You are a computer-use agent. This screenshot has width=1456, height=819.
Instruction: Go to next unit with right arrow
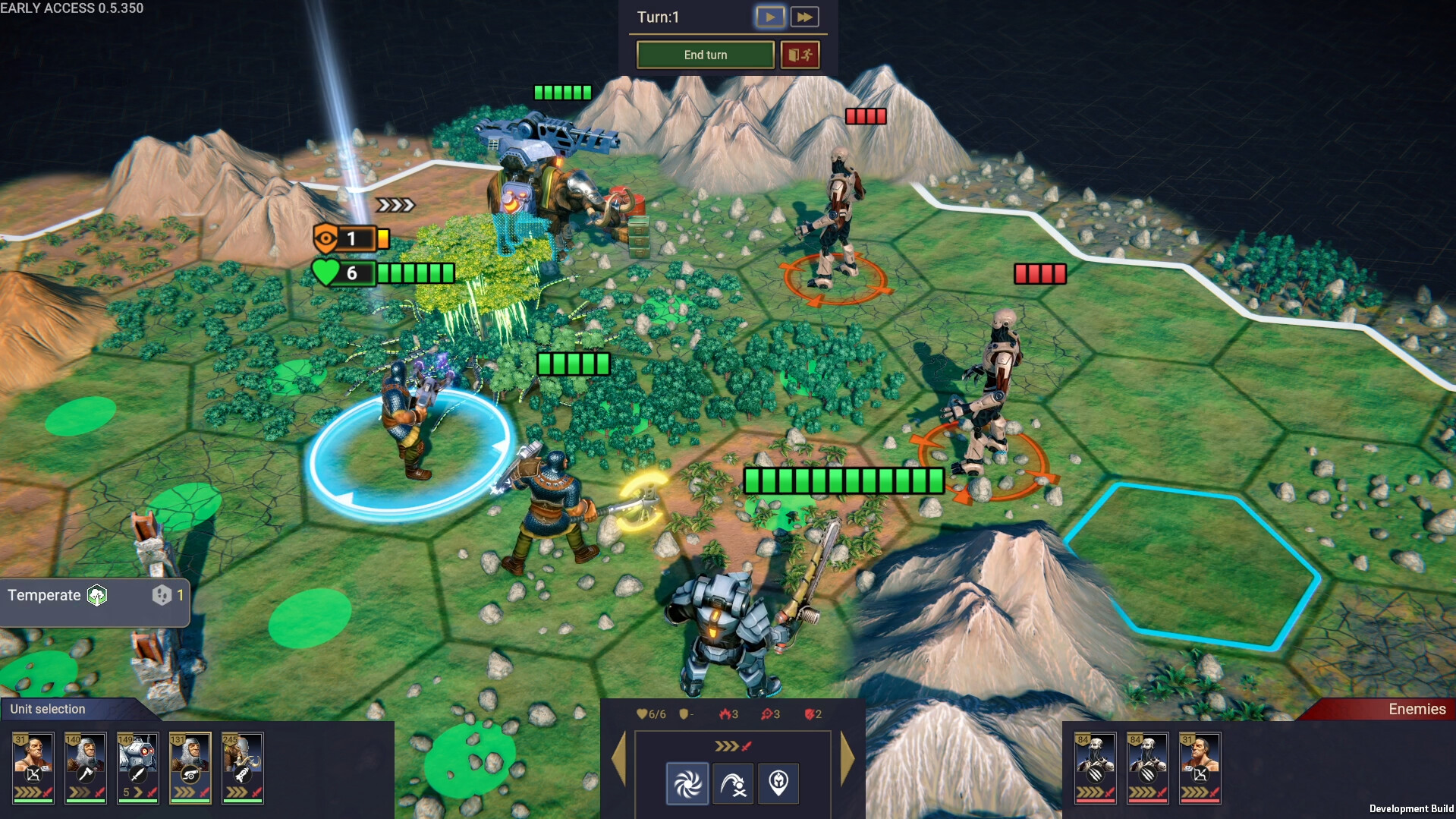pos(847,758)
